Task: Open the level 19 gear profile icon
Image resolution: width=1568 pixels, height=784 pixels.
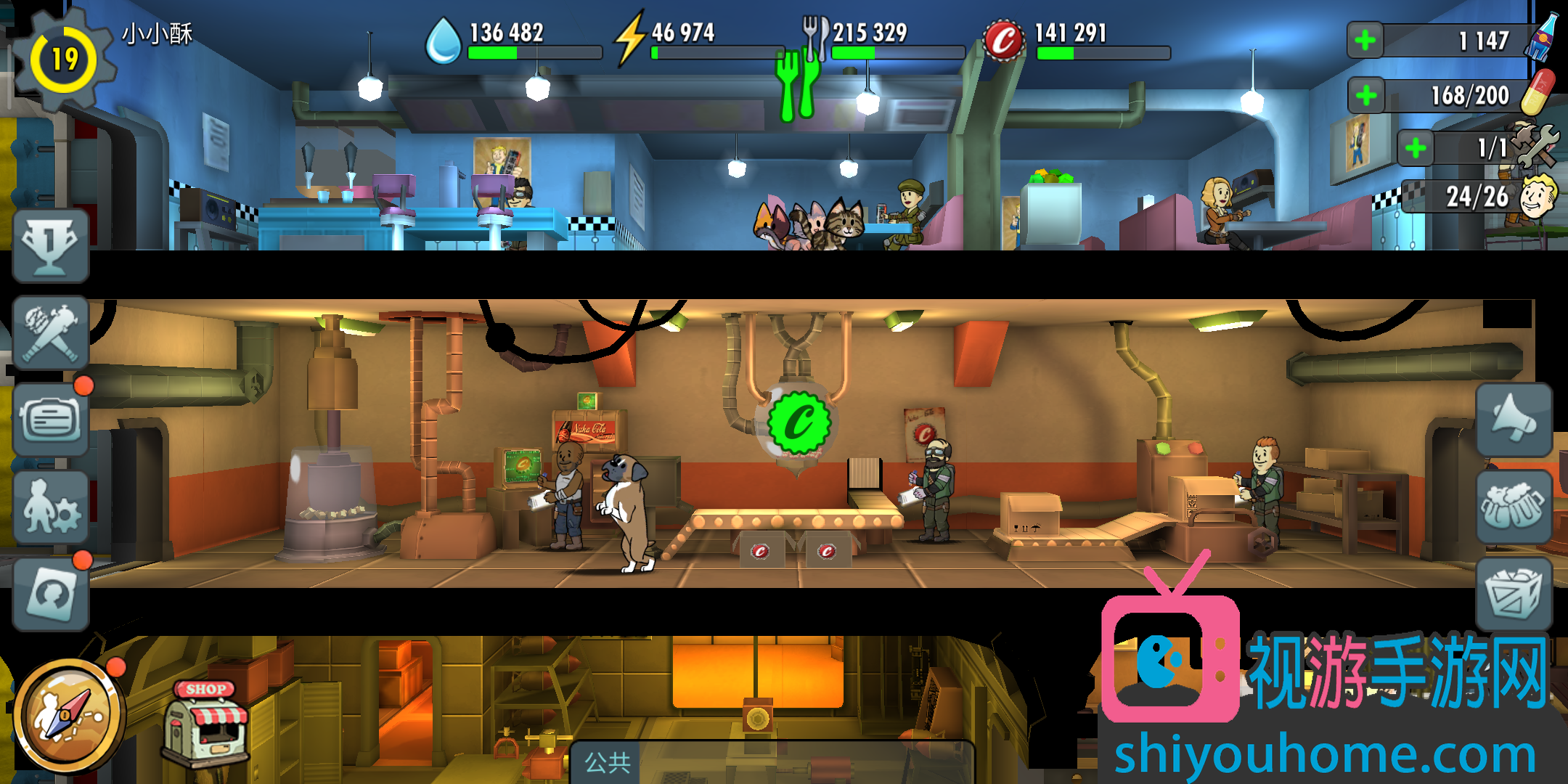Action: coord(64,60)
